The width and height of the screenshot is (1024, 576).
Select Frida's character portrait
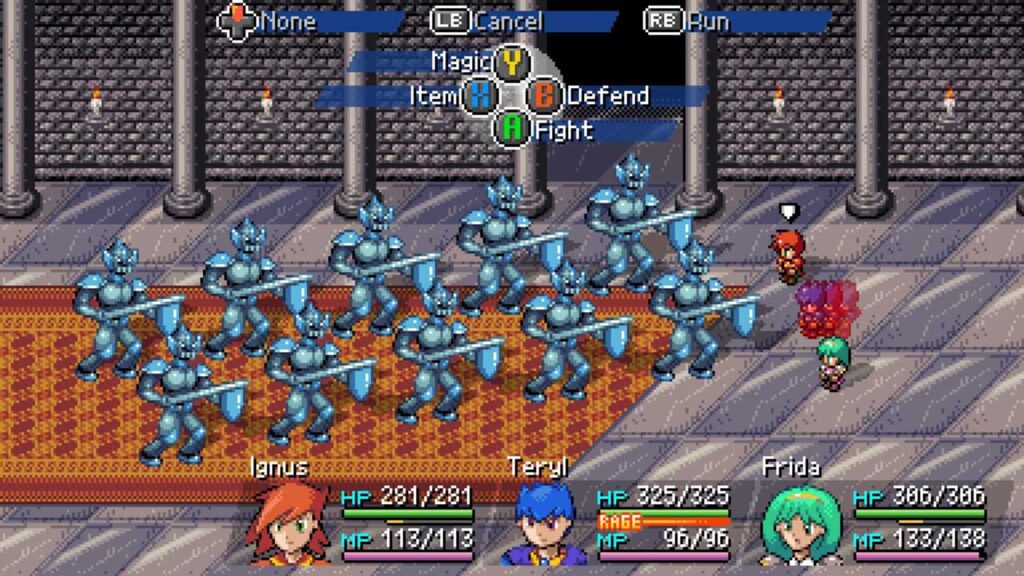[802, 523]
